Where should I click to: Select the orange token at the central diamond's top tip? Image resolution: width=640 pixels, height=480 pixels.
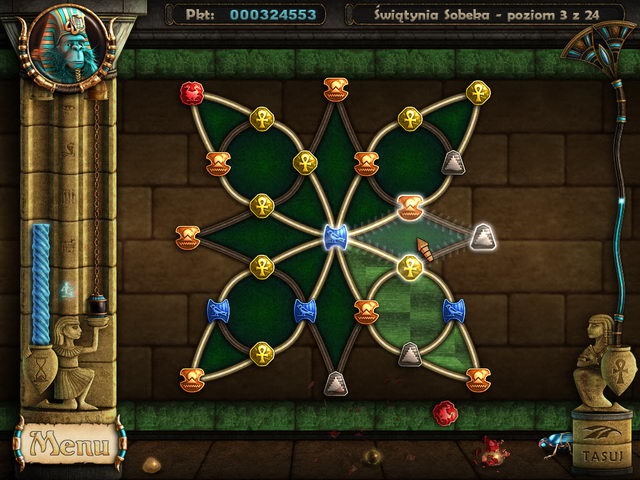coord(335,88)
